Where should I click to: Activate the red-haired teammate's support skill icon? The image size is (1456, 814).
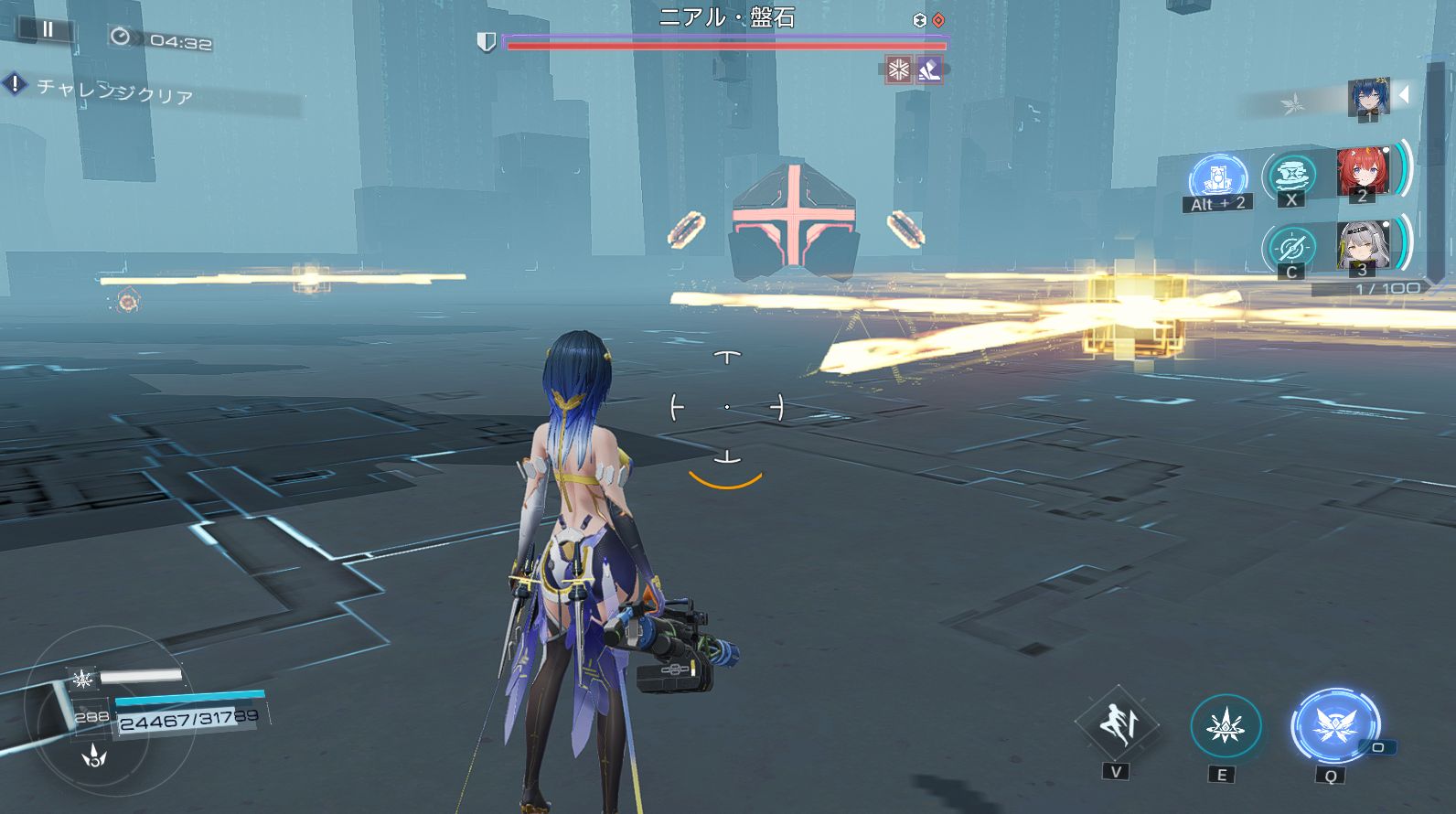[x=1290, y=174]
